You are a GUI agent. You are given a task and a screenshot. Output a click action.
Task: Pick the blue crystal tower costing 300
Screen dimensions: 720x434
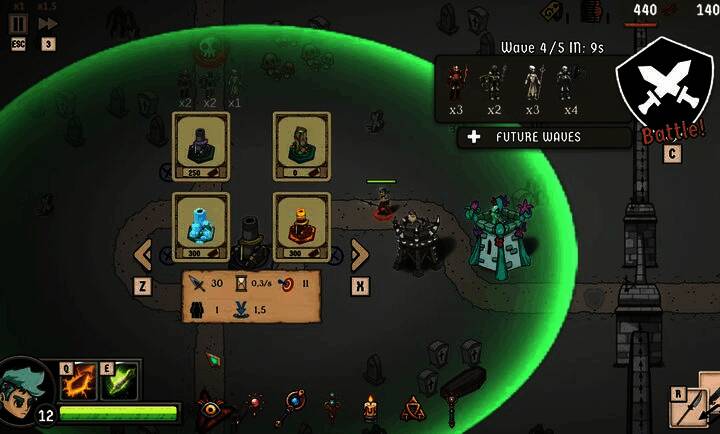tap(201, 226)
